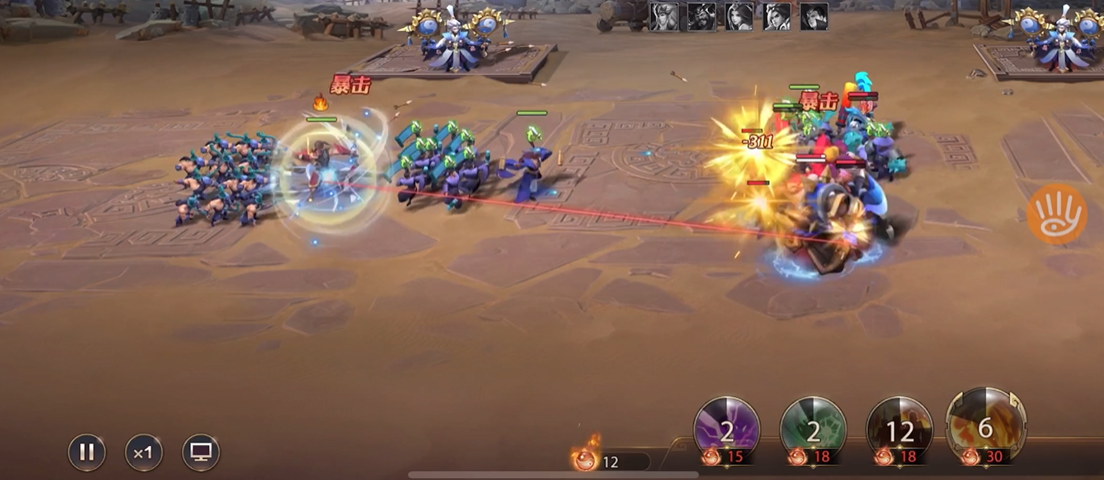Select the bearded hero portrait
This screenshot has width=1104, height=480.
pos(701,16)
